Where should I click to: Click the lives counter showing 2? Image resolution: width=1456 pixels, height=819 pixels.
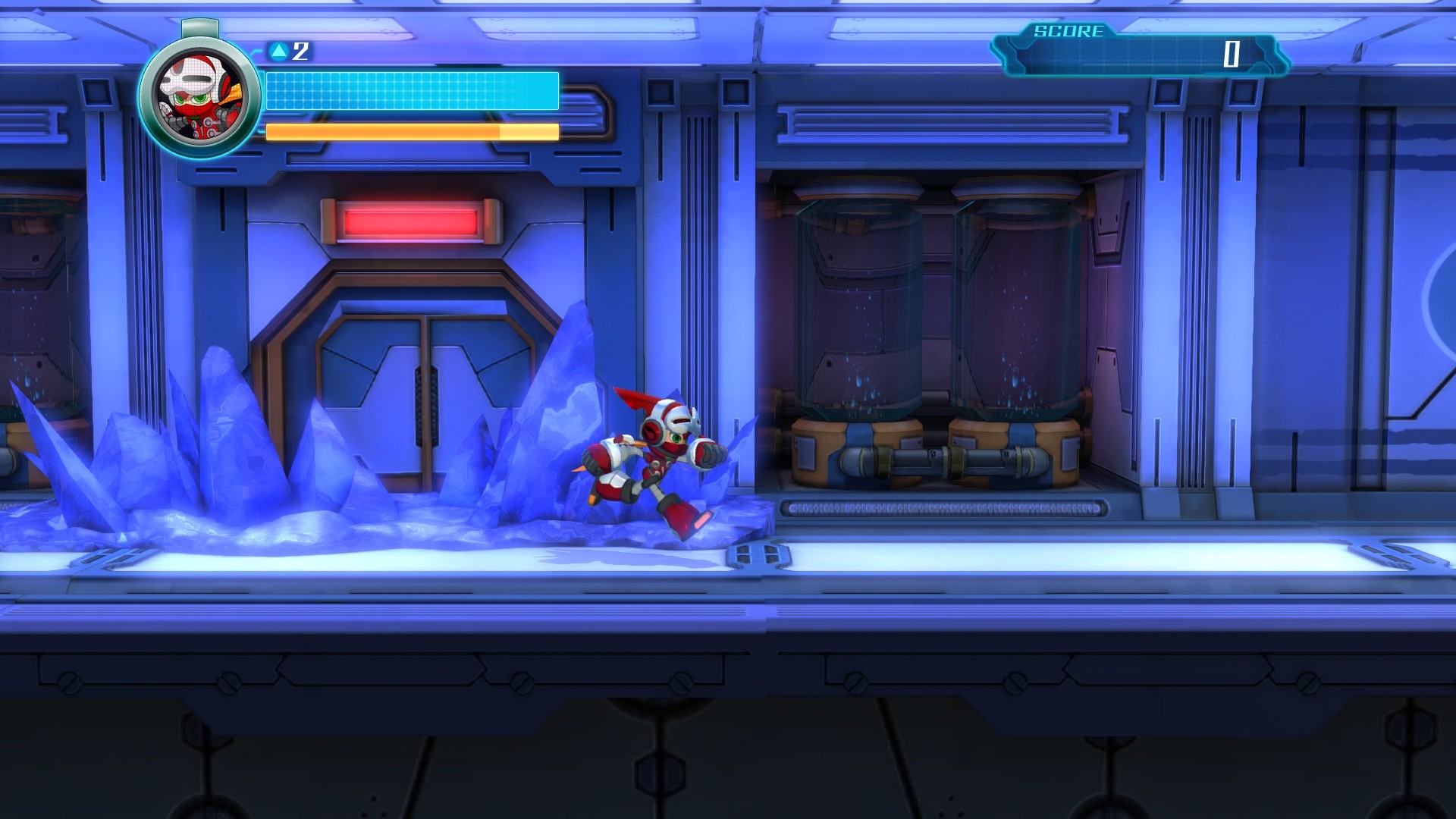click(300, 52)
